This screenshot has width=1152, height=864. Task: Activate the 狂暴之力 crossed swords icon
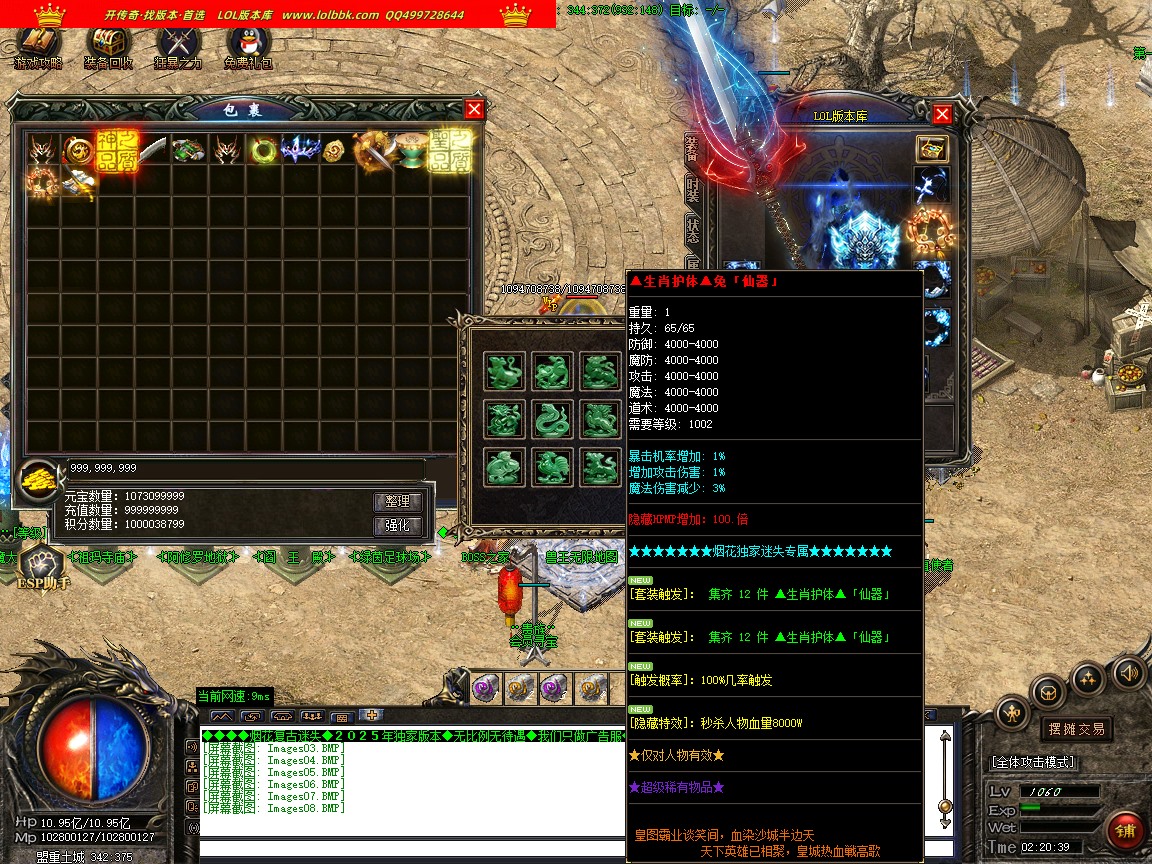pos(178,46)
